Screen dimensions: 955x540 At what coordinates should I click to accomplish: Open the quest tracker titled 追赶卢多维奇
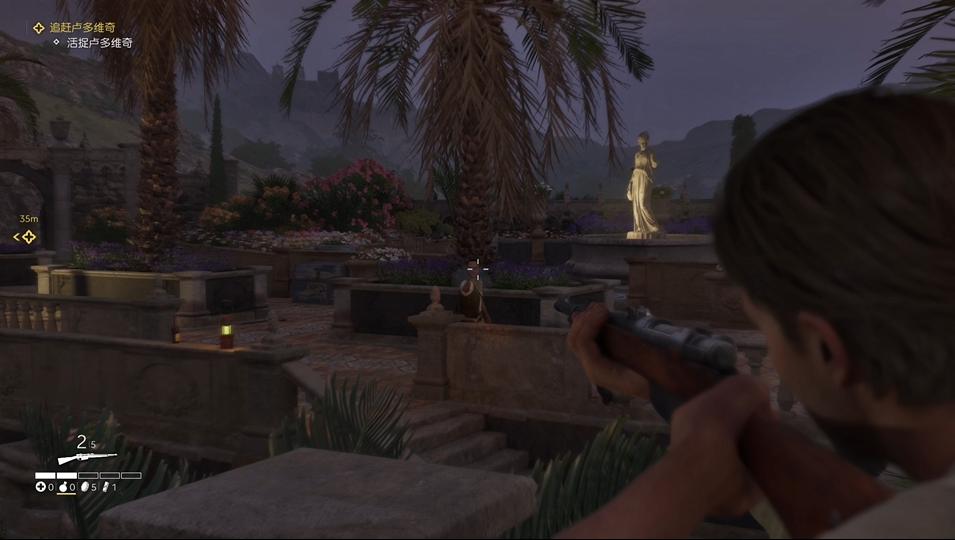pyautogui.click(x=80, y=28)
